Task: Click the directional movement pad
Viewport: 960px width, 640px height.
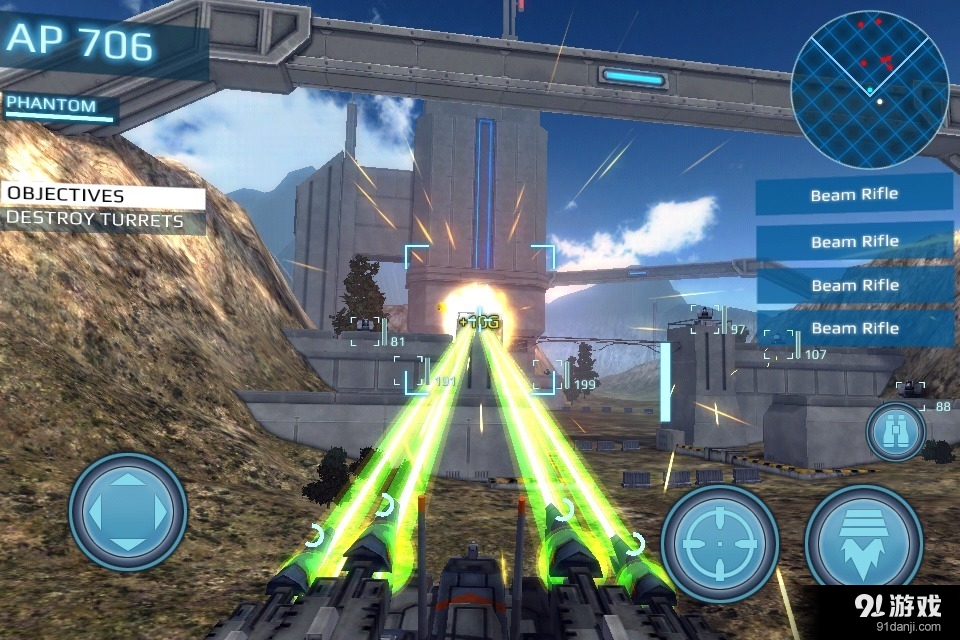Action: 128,512
